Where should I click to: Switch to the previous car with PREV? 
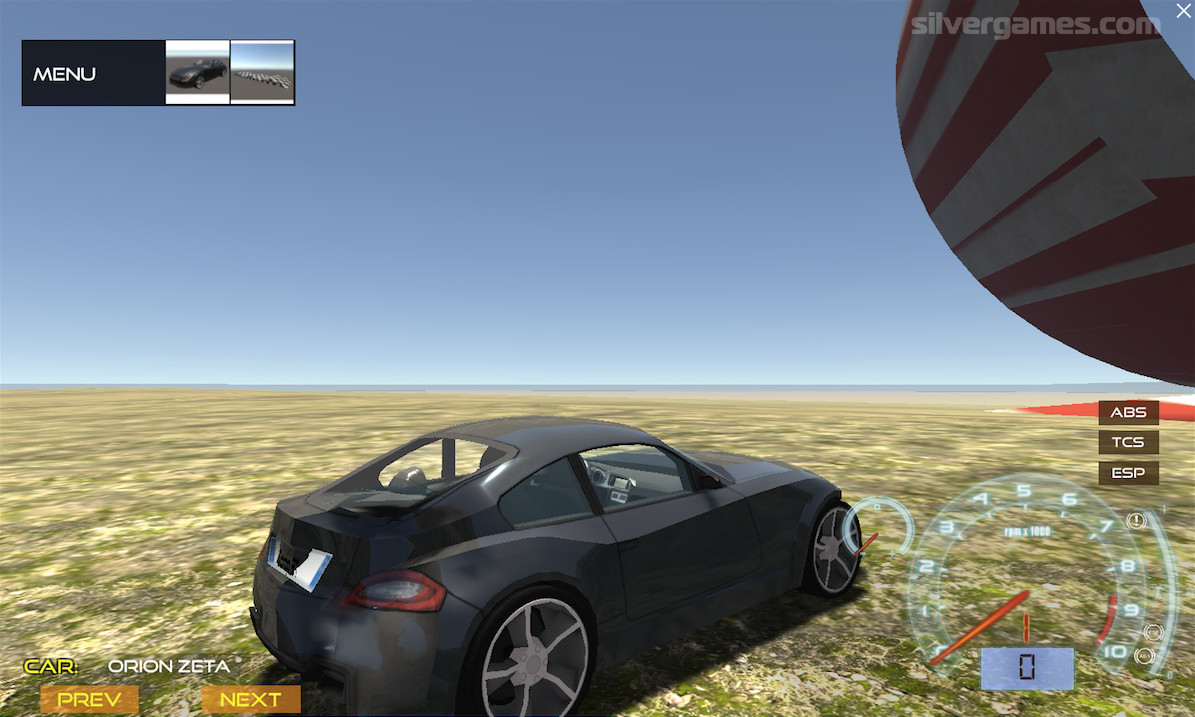89,699
